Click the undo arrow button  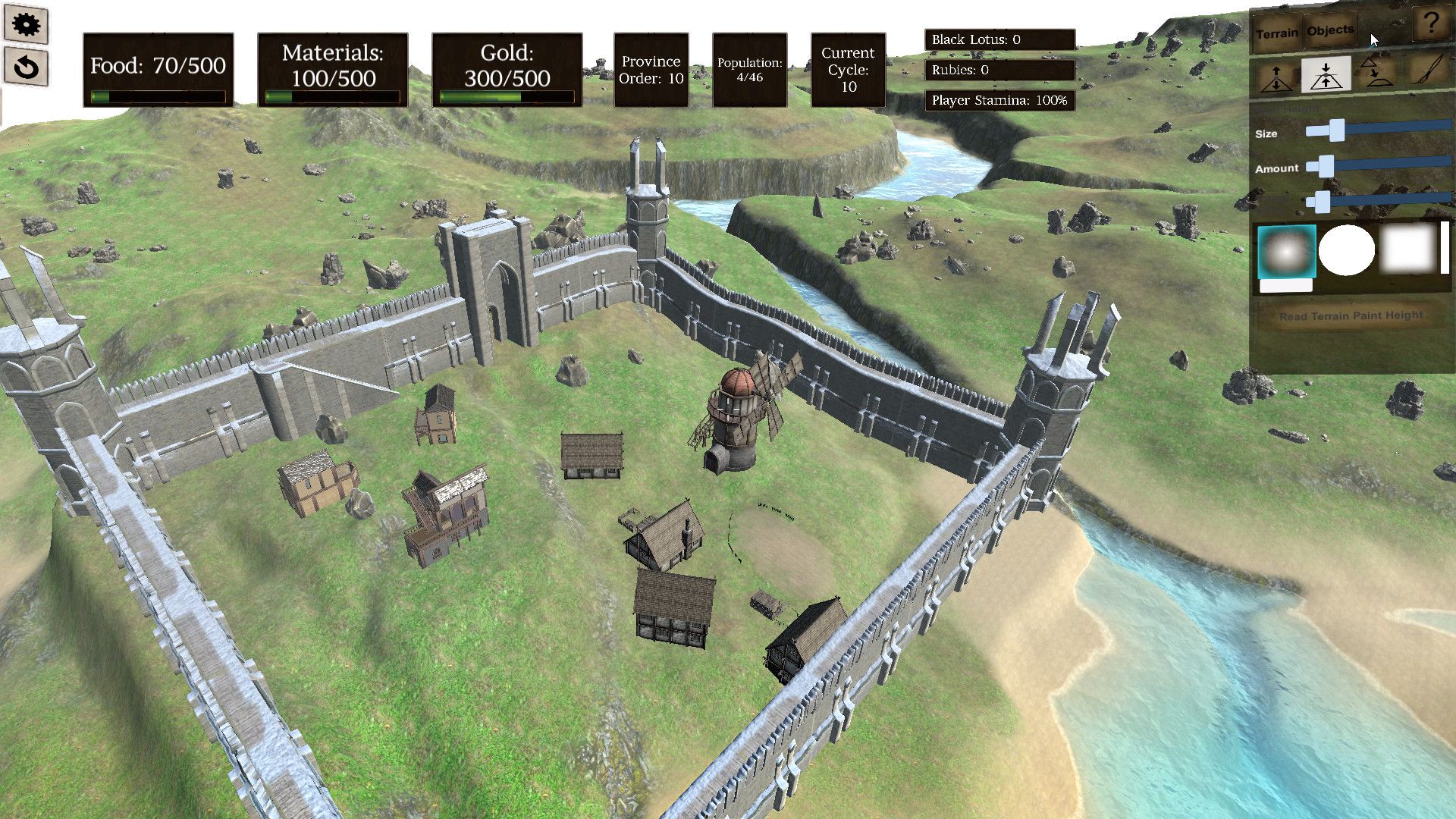[27, 67]
